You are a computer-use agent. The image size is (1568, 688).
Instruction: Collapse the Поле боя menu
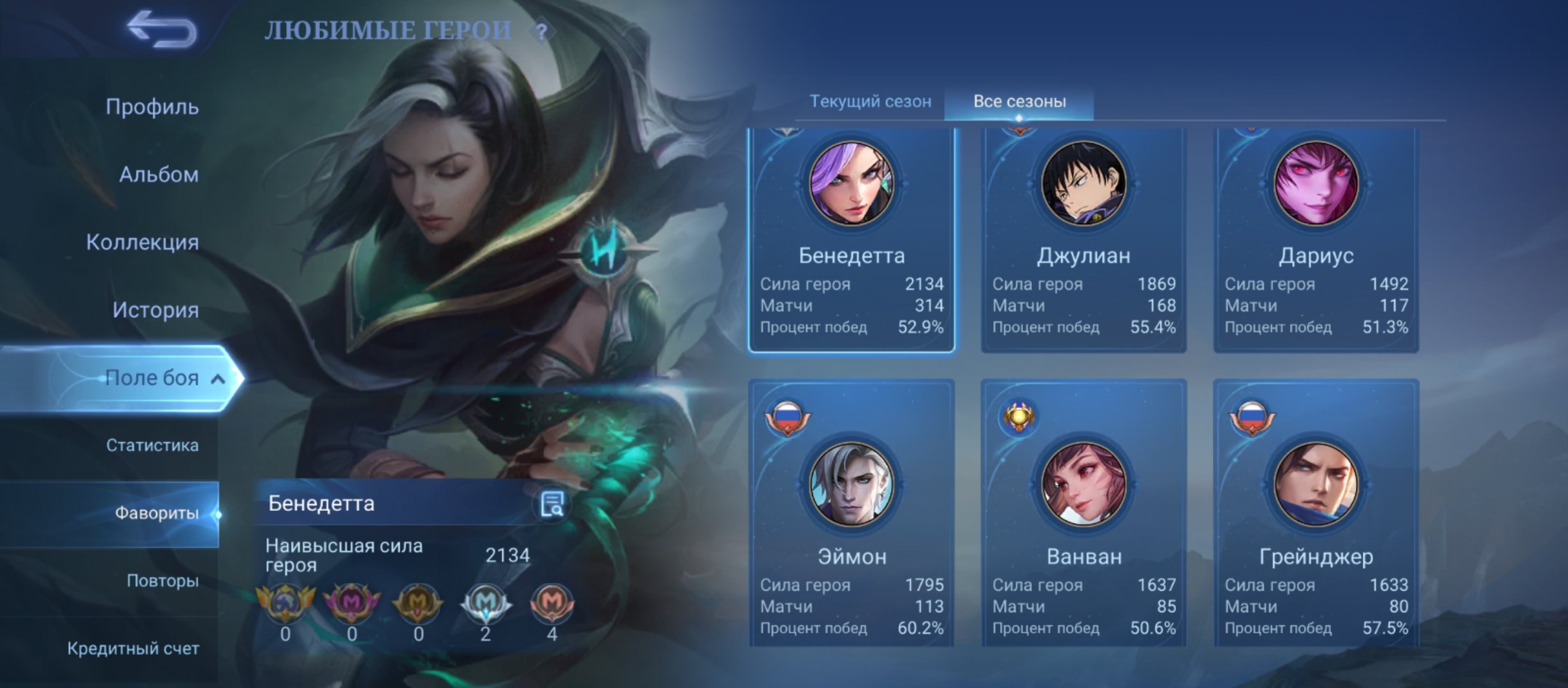[218, 379]
